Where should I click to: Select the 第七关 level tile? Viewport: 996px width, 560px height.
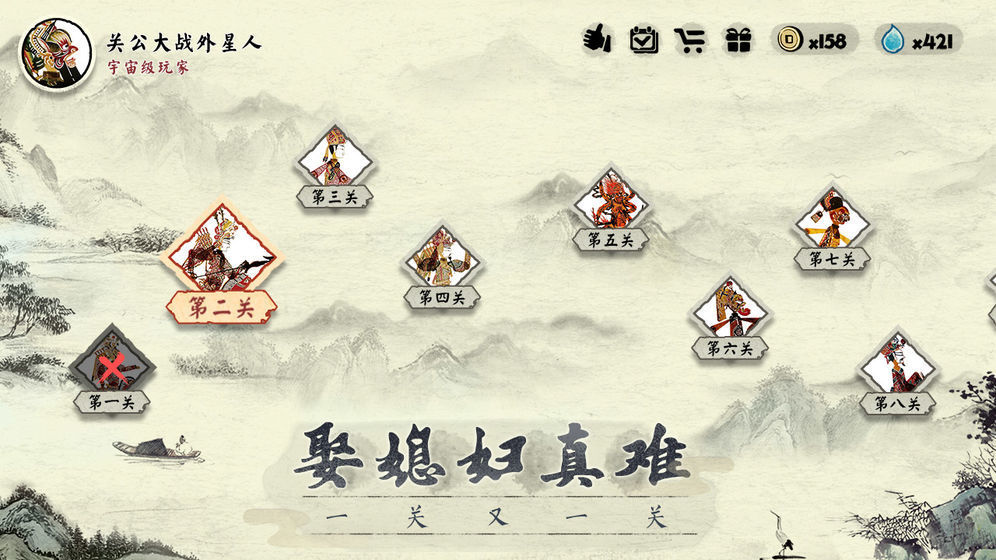(832, 223)
